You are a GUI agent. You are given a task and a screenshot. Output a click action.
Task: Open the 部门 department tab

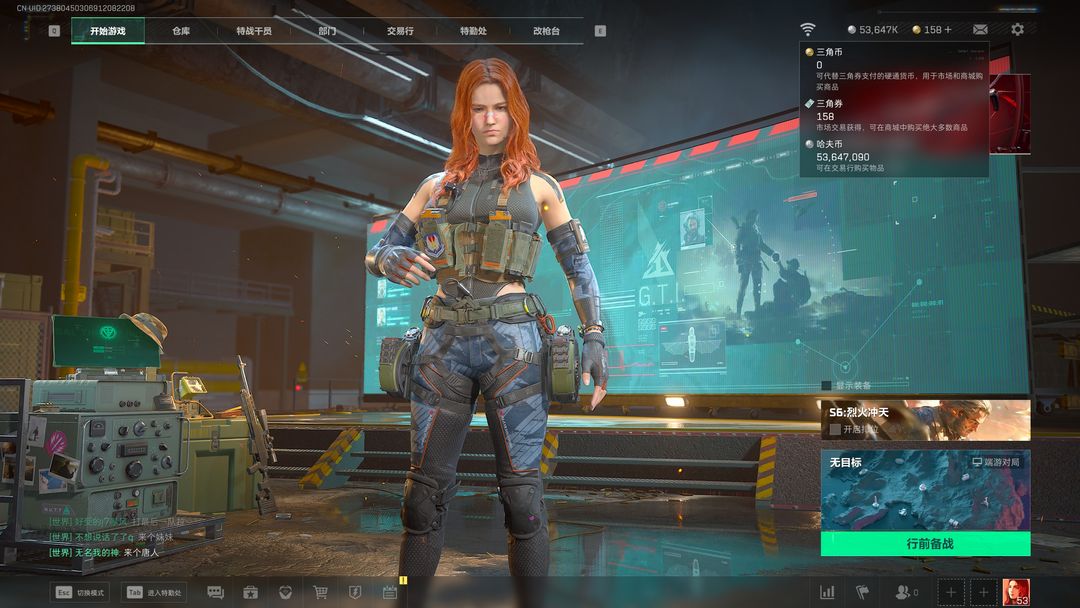pos(327,31)
